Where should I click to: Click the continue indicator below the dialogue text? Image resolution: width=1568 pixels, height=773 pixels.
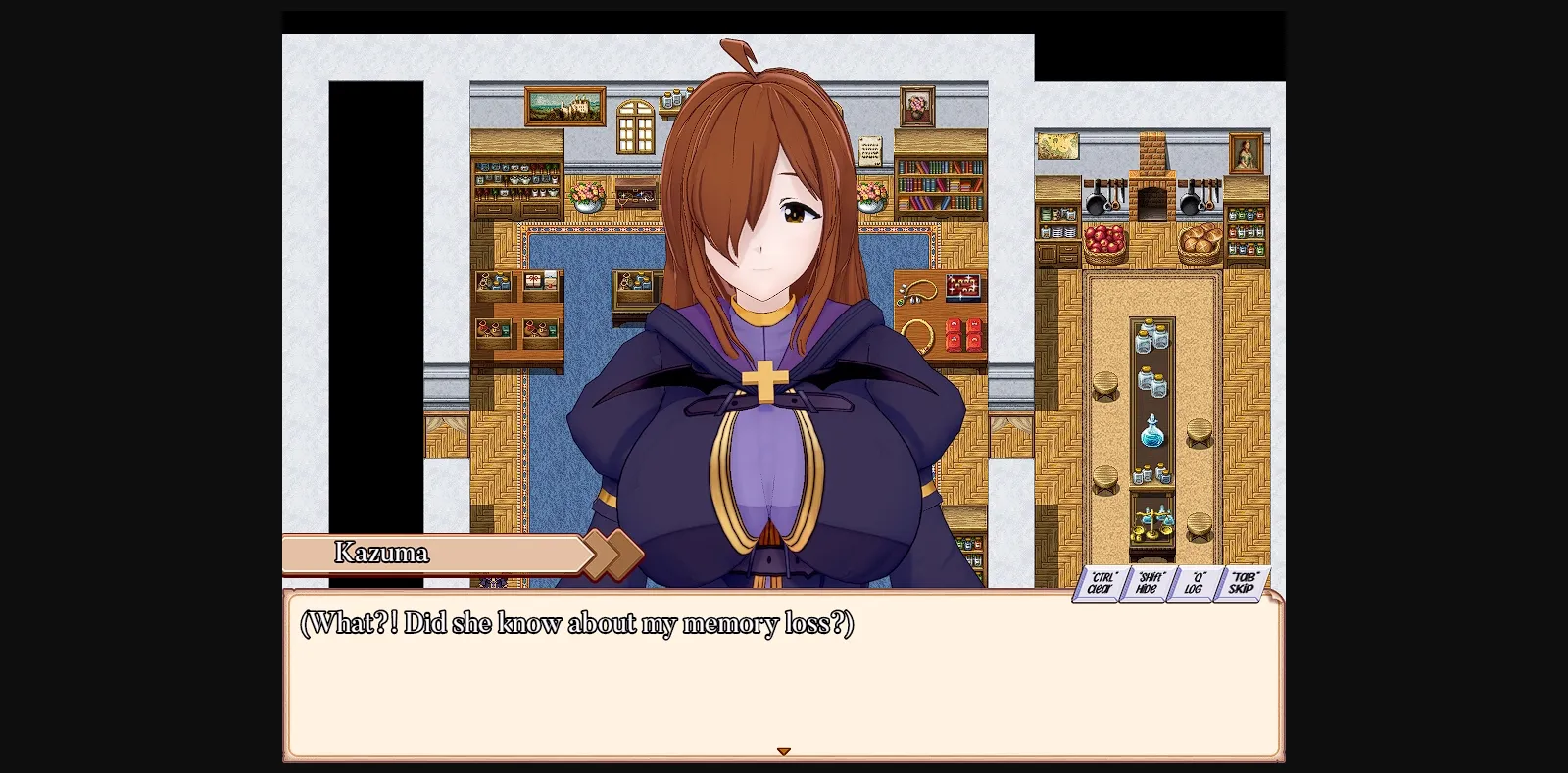click(x=784, y=750)
